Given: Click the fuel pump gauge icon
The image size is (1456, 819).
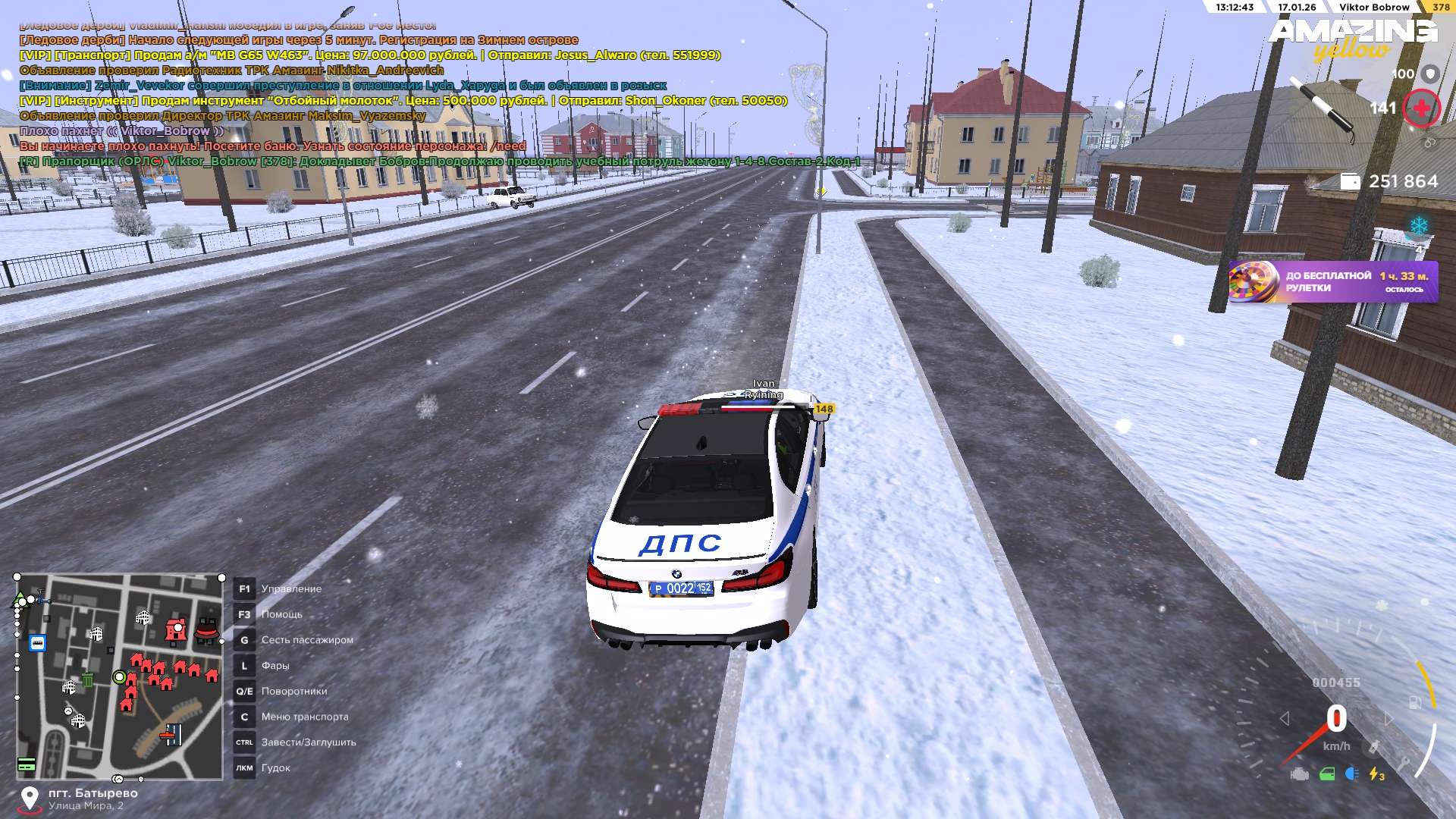Looking at the screenshot, I should (x=1415, y=702).
